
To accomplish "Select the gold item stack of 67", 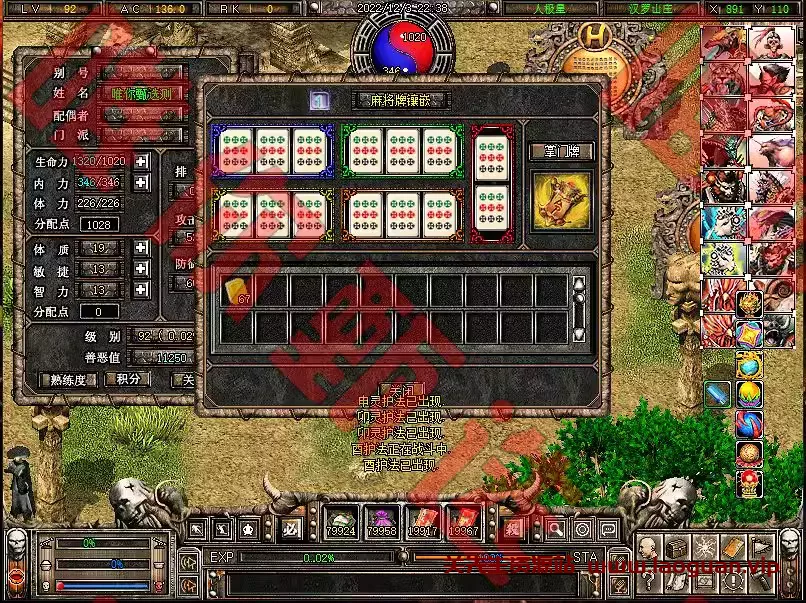I will (237, 291).
